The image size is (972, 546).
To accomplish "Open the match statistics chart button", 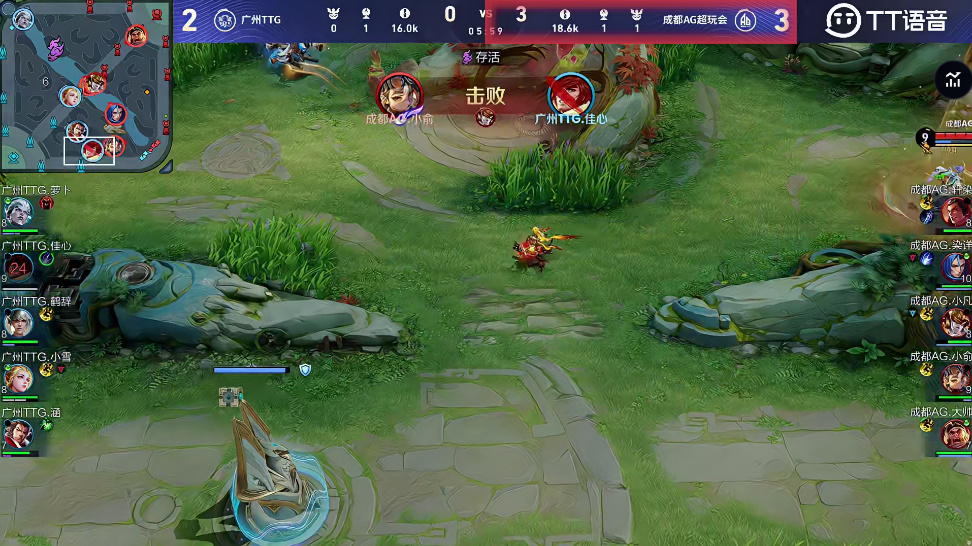I will (951, 80).
